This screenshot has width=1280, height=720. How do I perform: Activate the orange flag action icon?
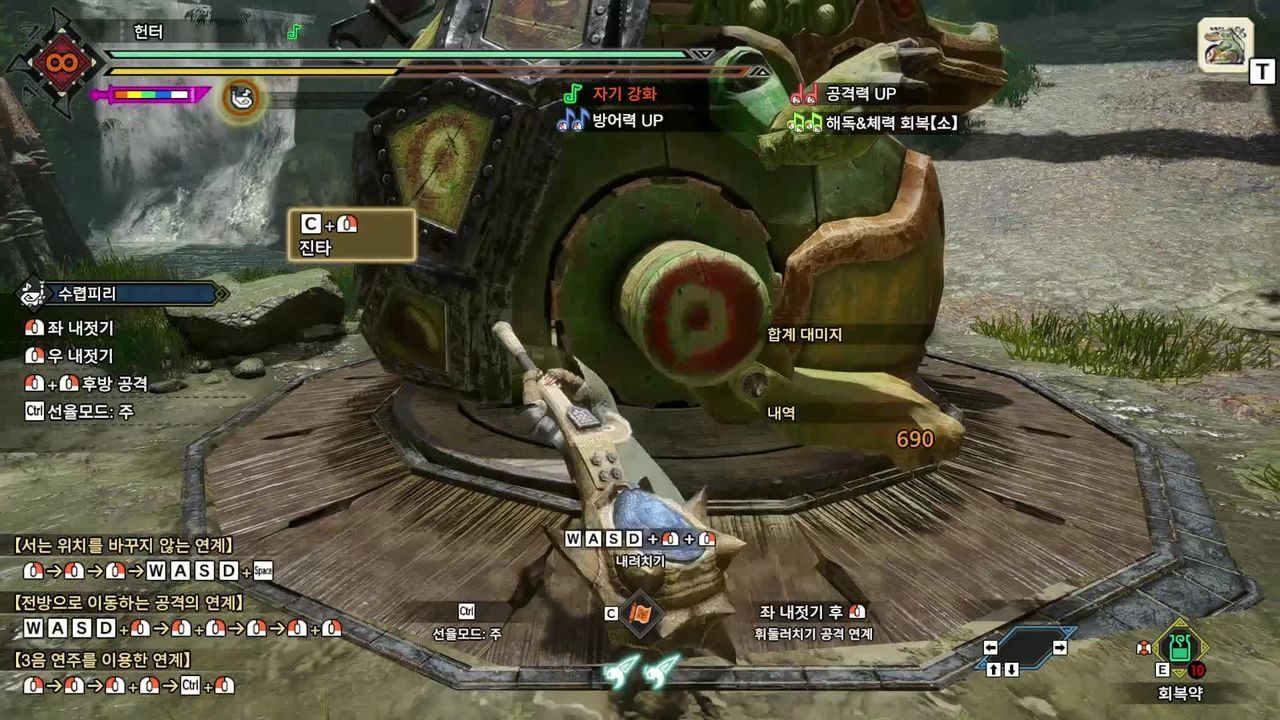(x=640, y=613)
